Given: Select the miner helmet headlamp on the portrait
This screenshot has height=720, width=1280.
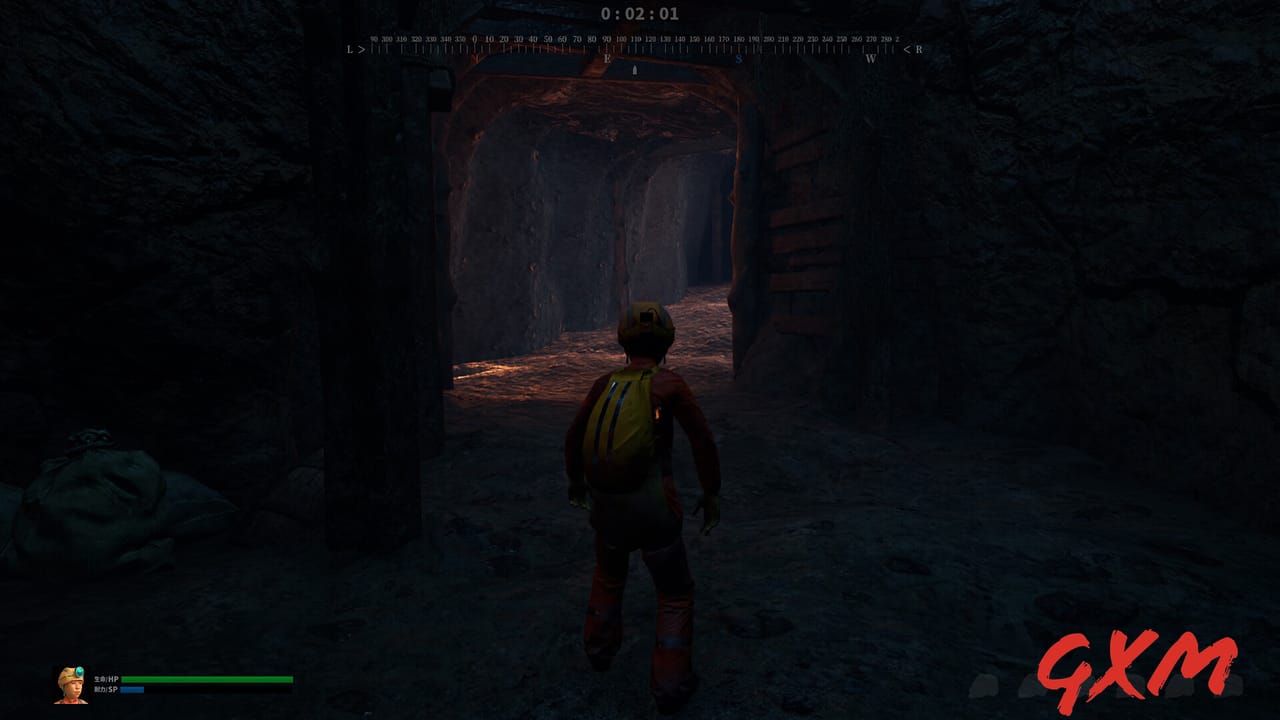Looking at the screenshot, I should (79, 673).
